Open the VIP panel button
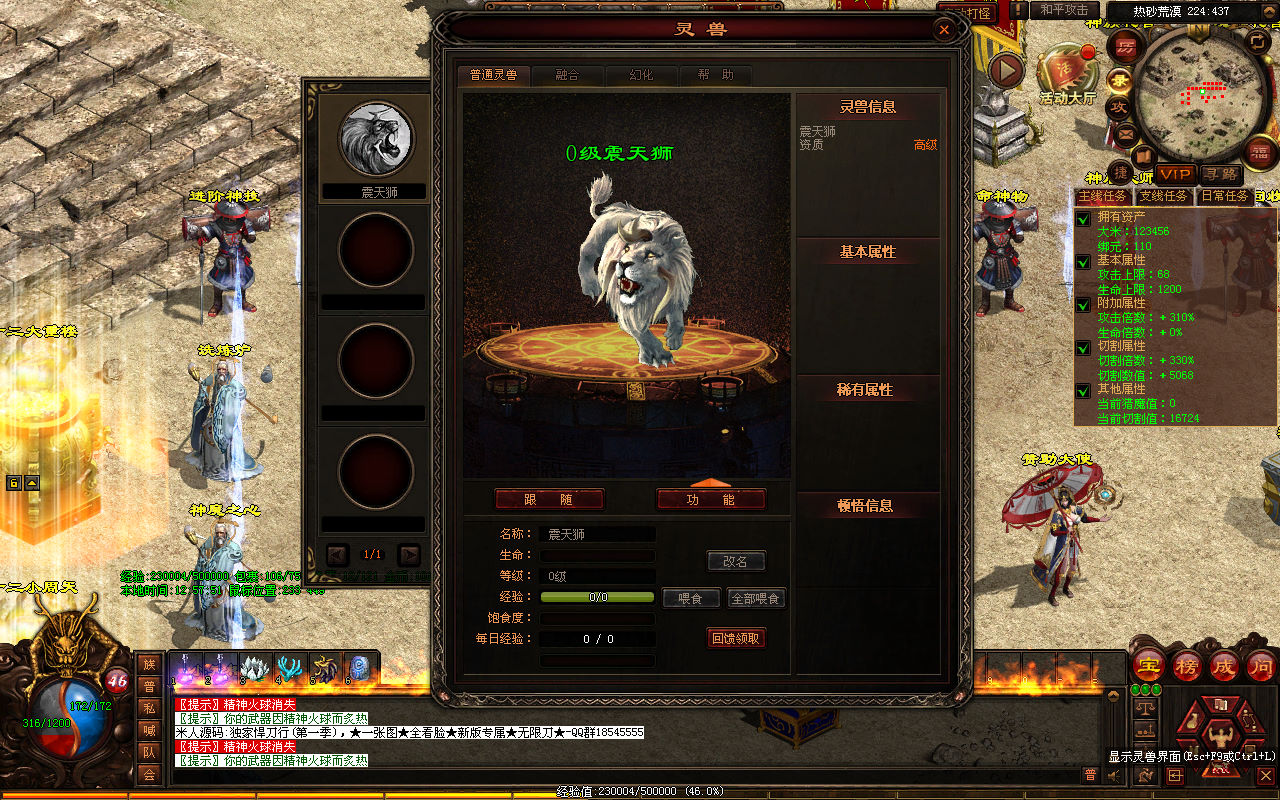The height and width of the screenshot is (800, 1280). point(1175,175)
